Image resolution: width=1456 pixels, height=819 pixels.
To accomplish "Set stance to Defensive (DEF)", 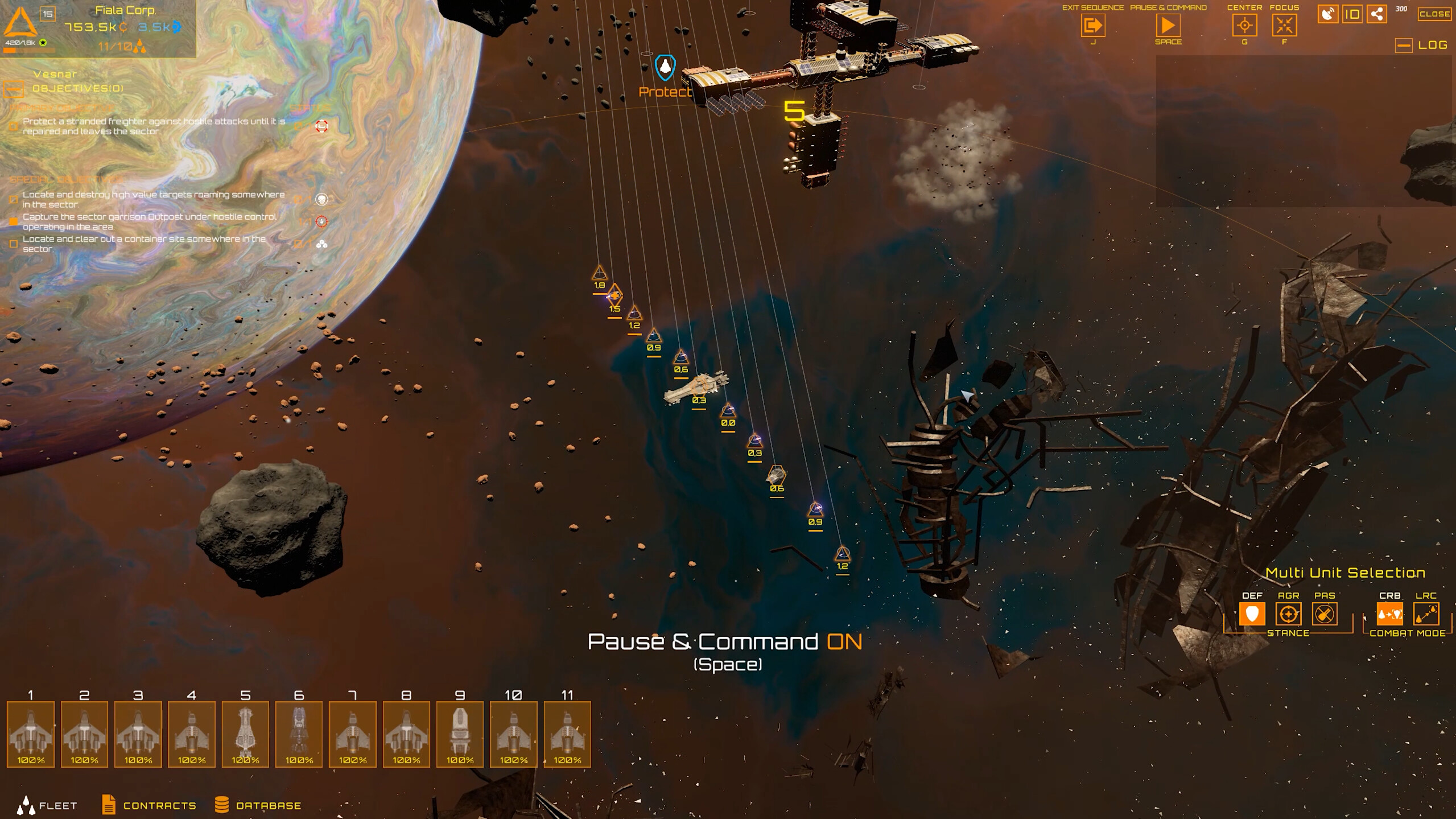I will pyautogui.click(x=1252, y=614).
